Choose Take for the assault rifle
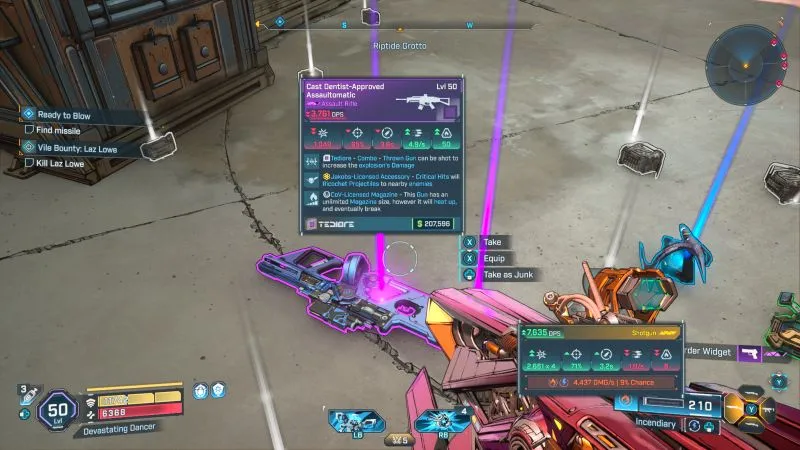Screen dimensions: 800x450 click(490, 242)
